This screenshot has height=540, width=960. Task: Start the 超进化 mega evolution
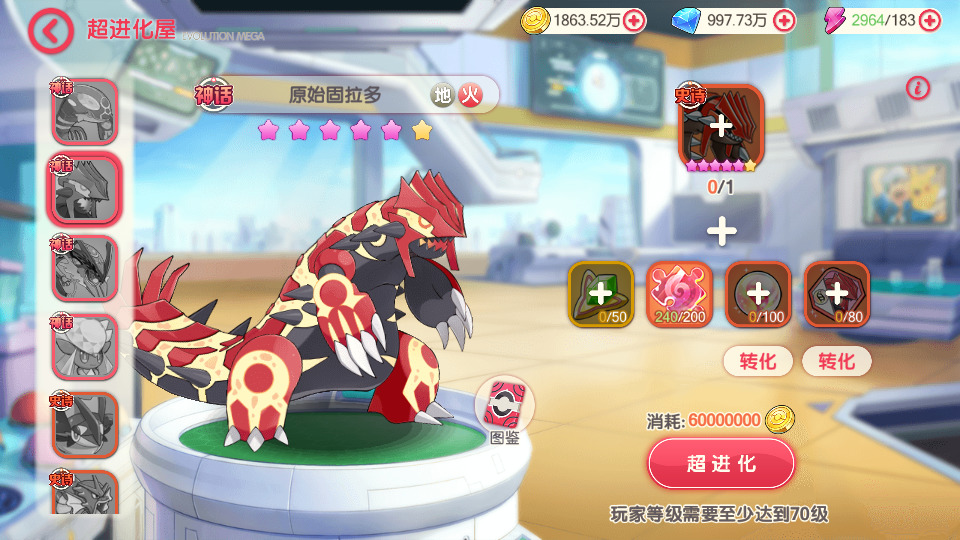[x=721, y=464]
